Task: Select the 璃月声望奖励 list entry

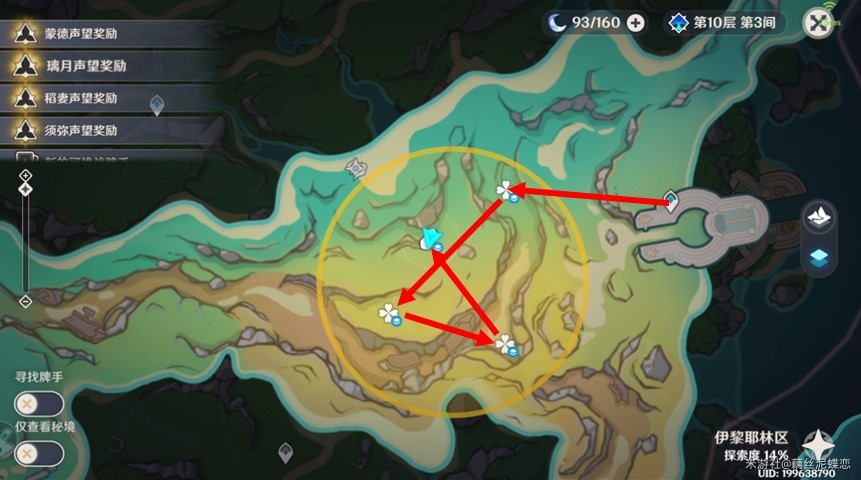Action: (x=110, y=65)
